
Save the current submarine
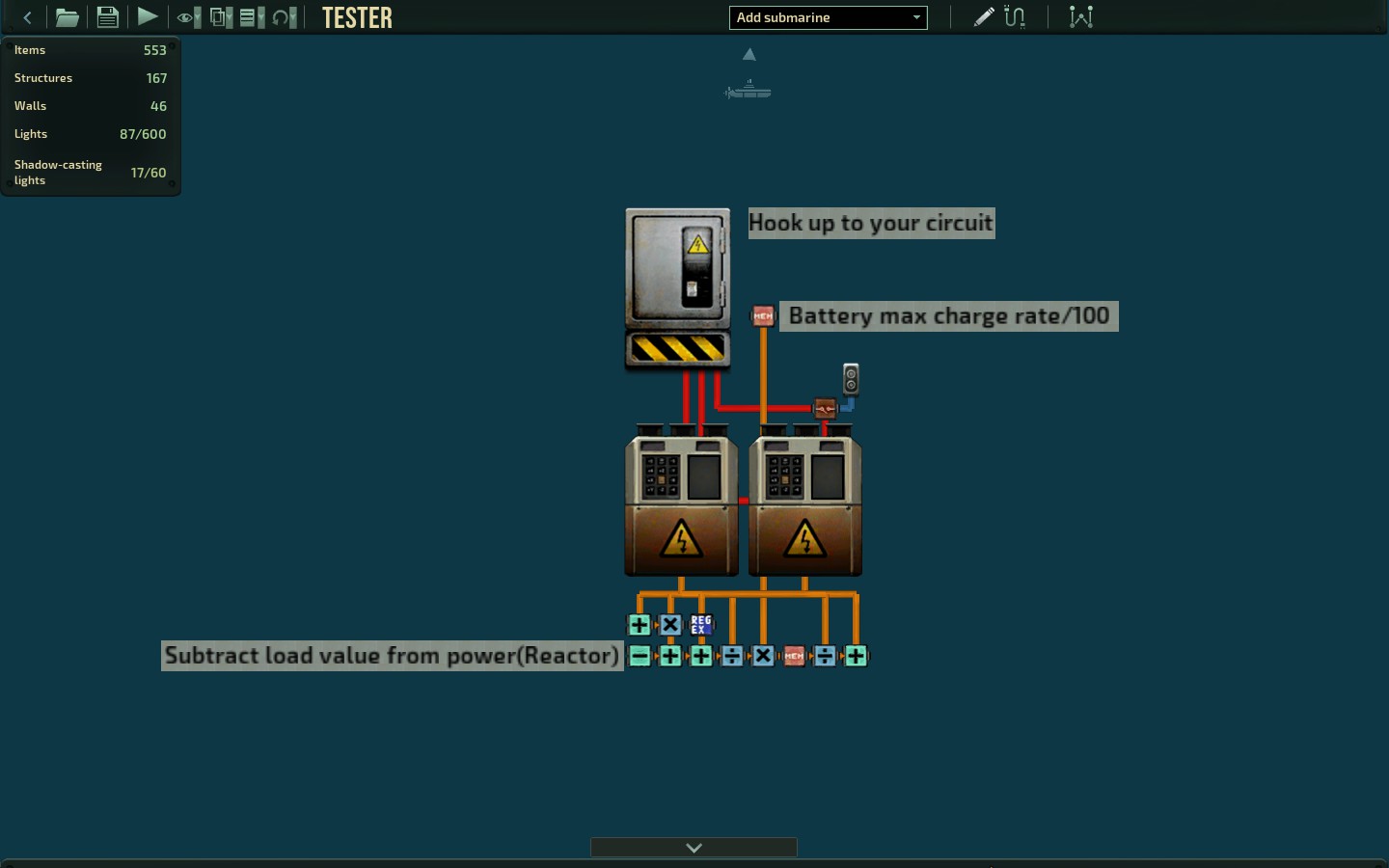pyautogui.click(x=107, y=16)
